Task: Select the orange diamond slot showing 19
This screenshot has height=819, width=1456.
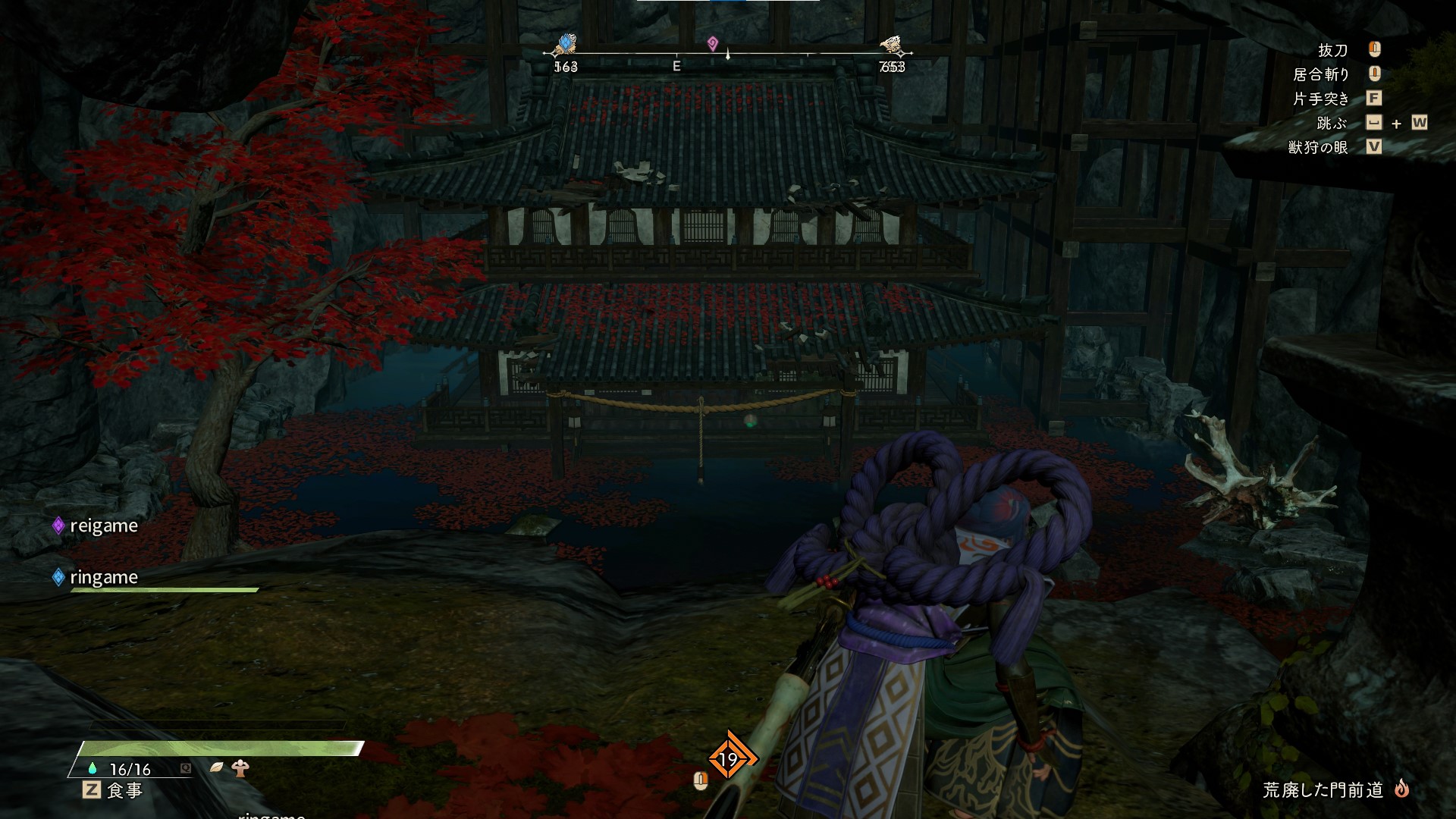Action: 728,758
